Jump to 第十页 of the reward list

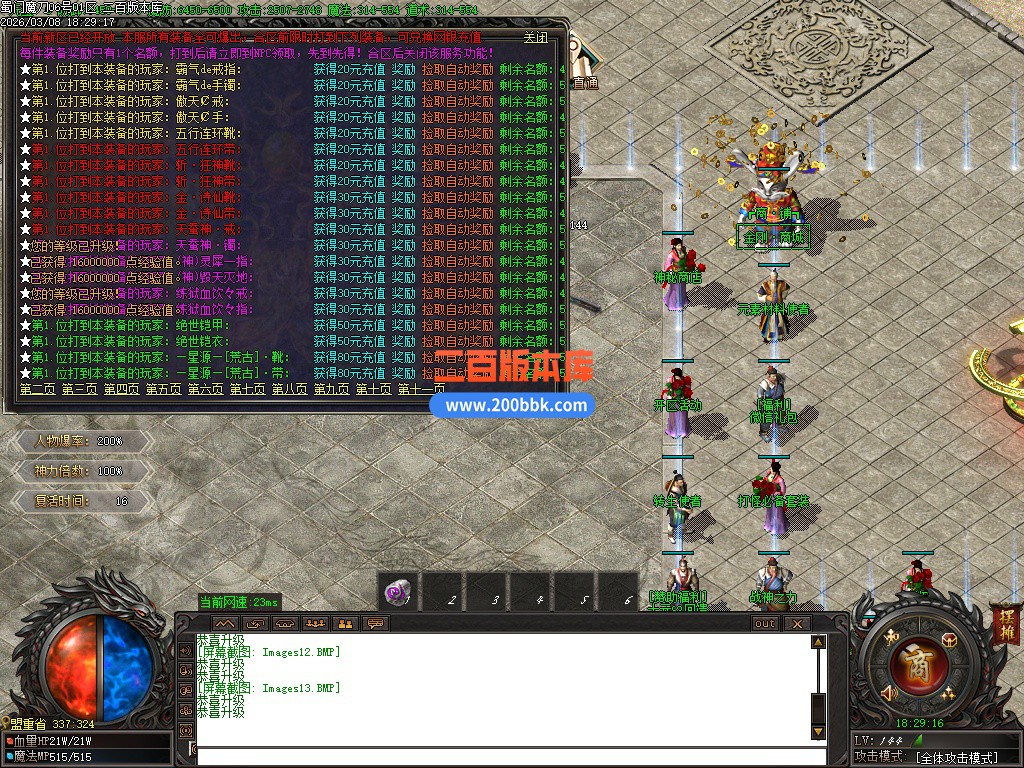click(373, 389)
